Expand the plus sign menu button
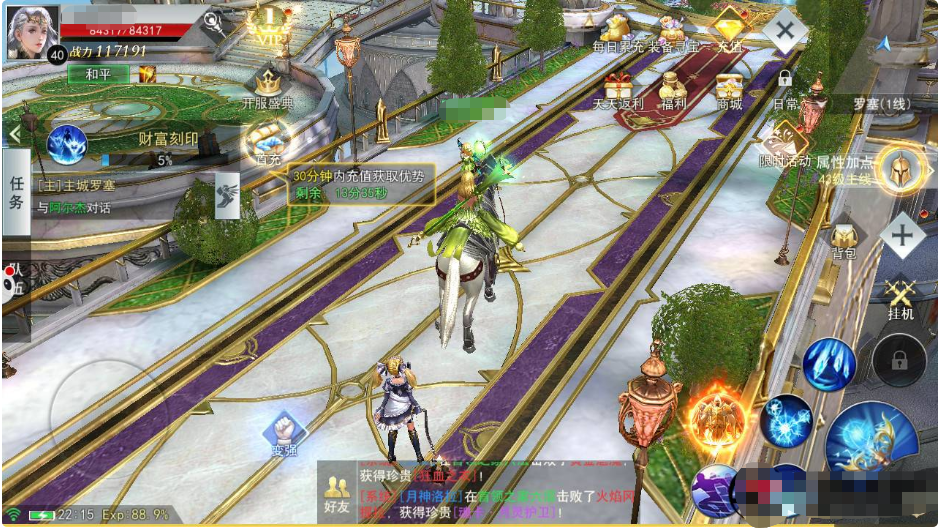Screen dimensions: 939x529 tap(901, 236)
